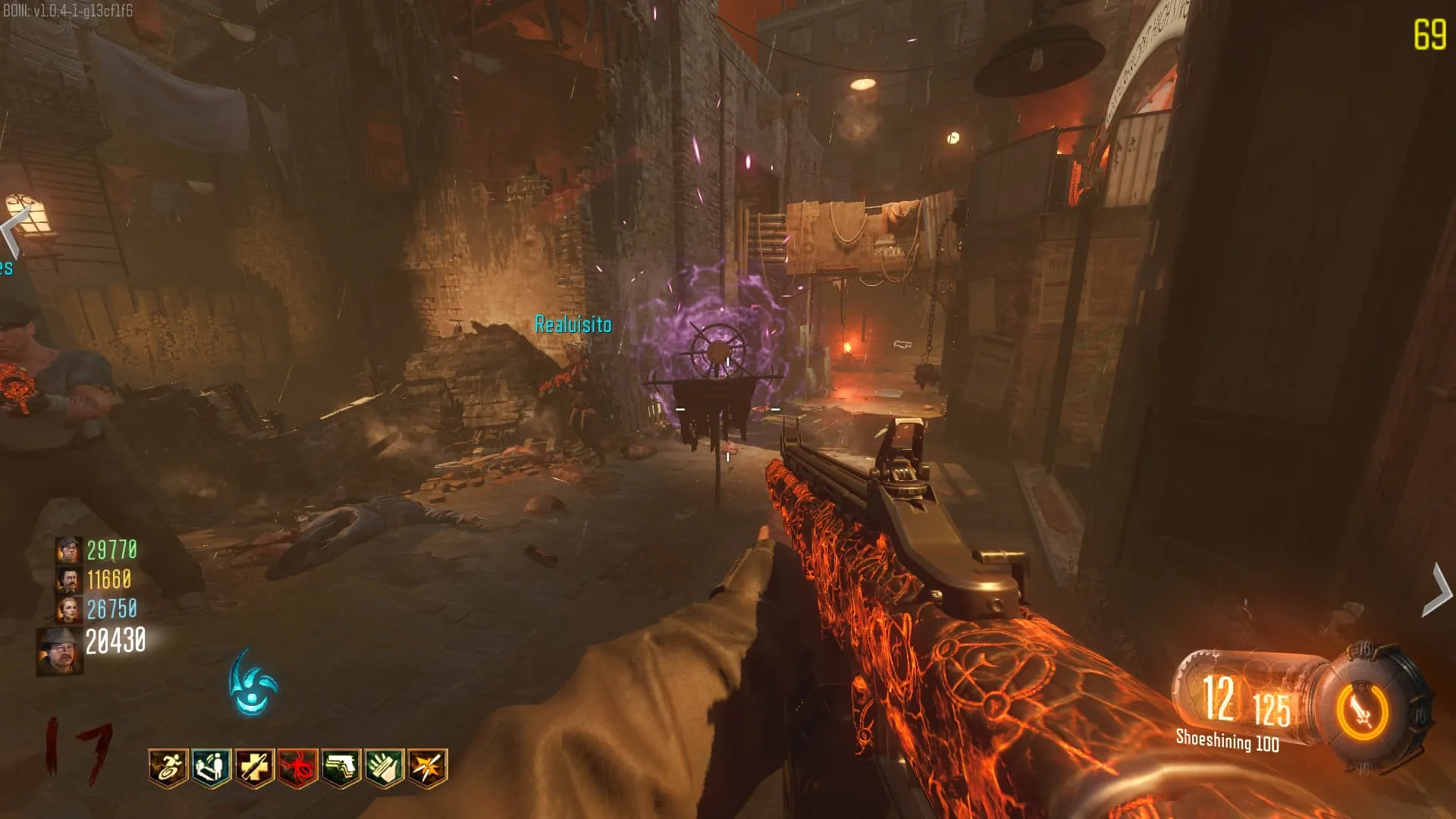
Task: Click the Quick Revive perk icon
Action: tap(211, 767)
